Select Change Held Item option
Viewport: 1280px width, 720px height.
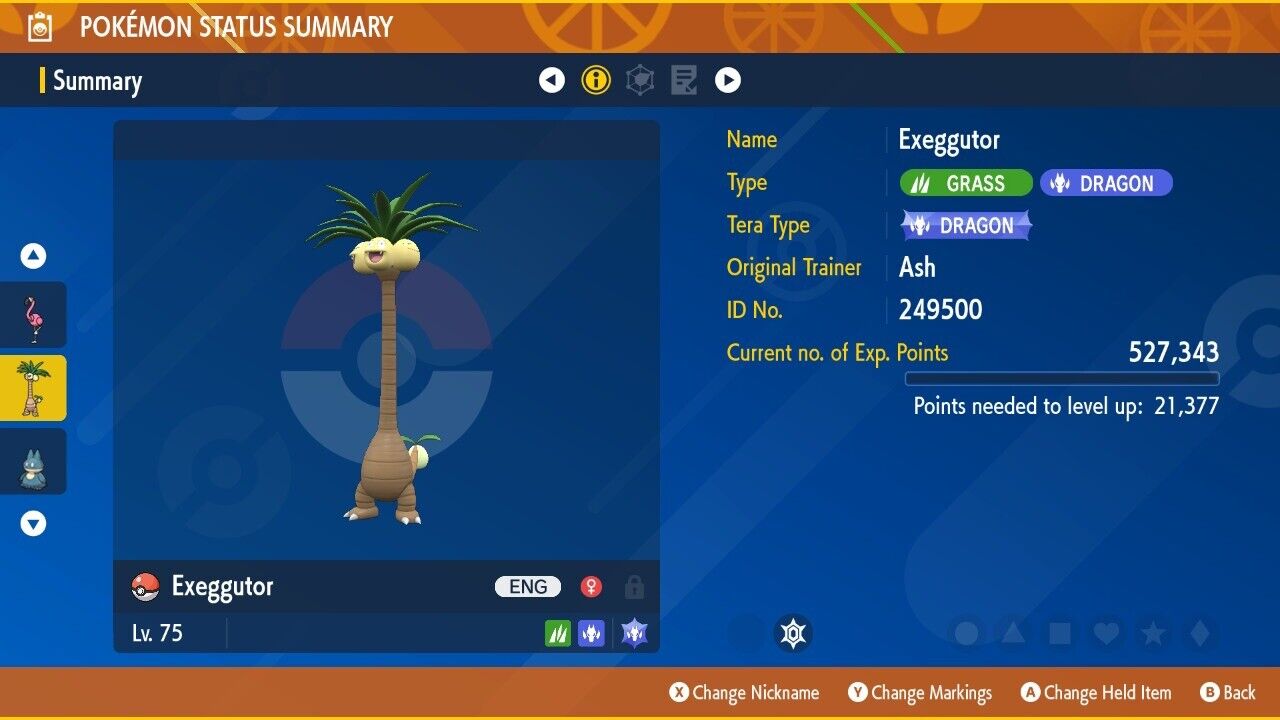tap(1095, 693)
